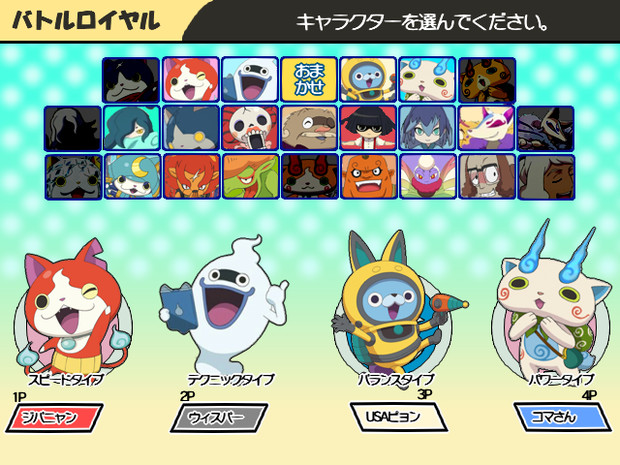This screenshot has width=620, height=465.
Task: Choose Whisper's portrait in the roster
Action: click(250, 79)
